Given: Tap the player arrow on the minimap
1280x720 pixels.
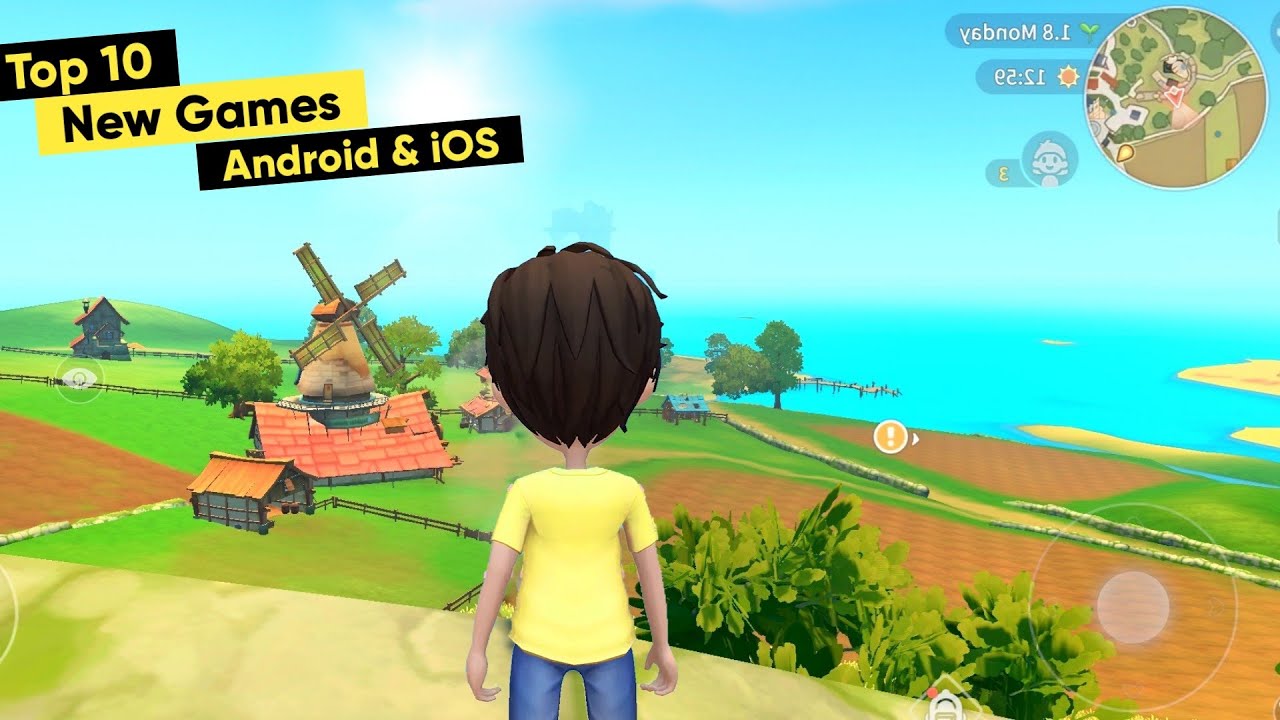Looking at the screenshot, I should tap(1175, 97).
